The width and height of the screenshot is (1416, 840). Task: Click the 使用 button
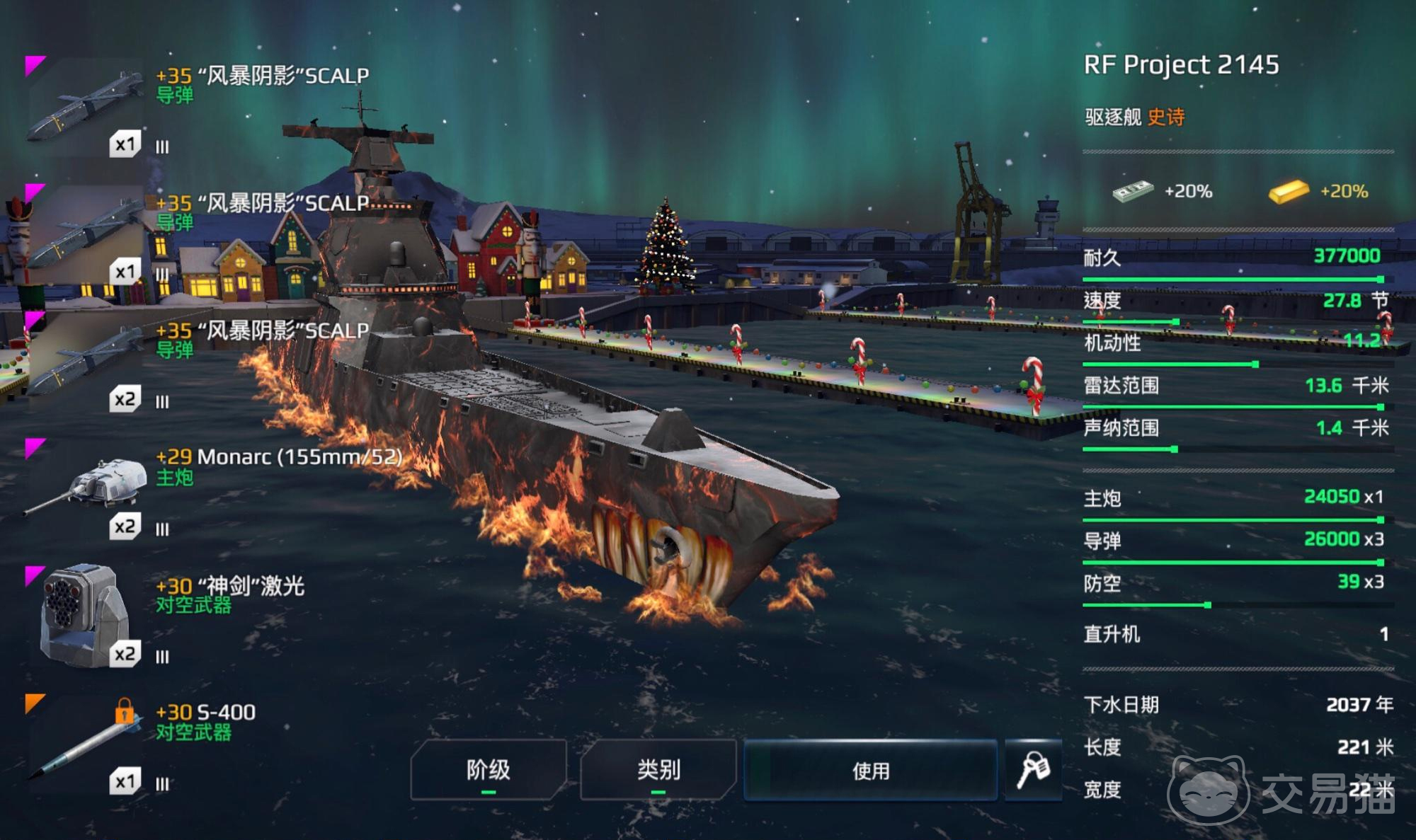pyautogui.click(x=870, y=770)
